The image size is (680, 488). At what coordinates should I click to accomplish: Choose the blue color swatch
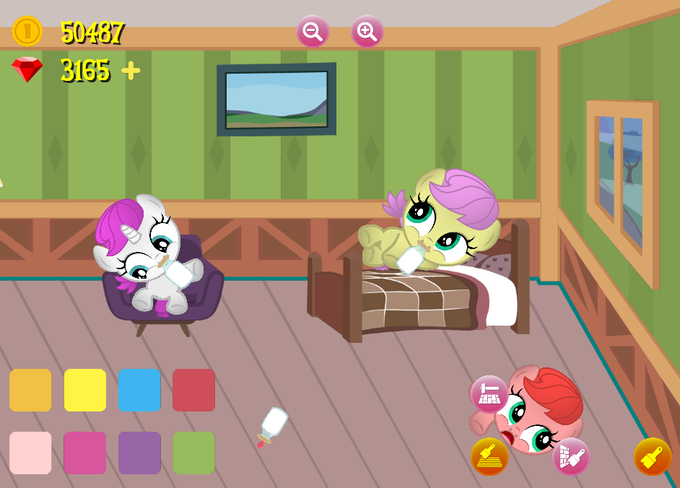[139, 390]
